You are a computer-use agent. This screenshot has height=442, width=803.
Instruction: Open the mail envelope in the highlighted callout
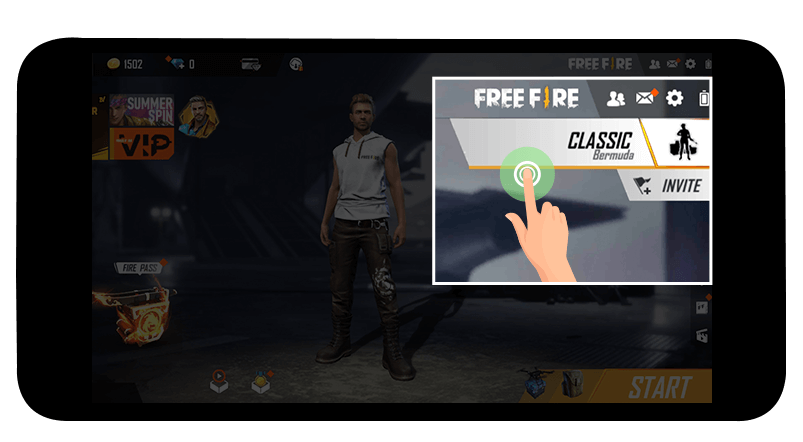646,98
